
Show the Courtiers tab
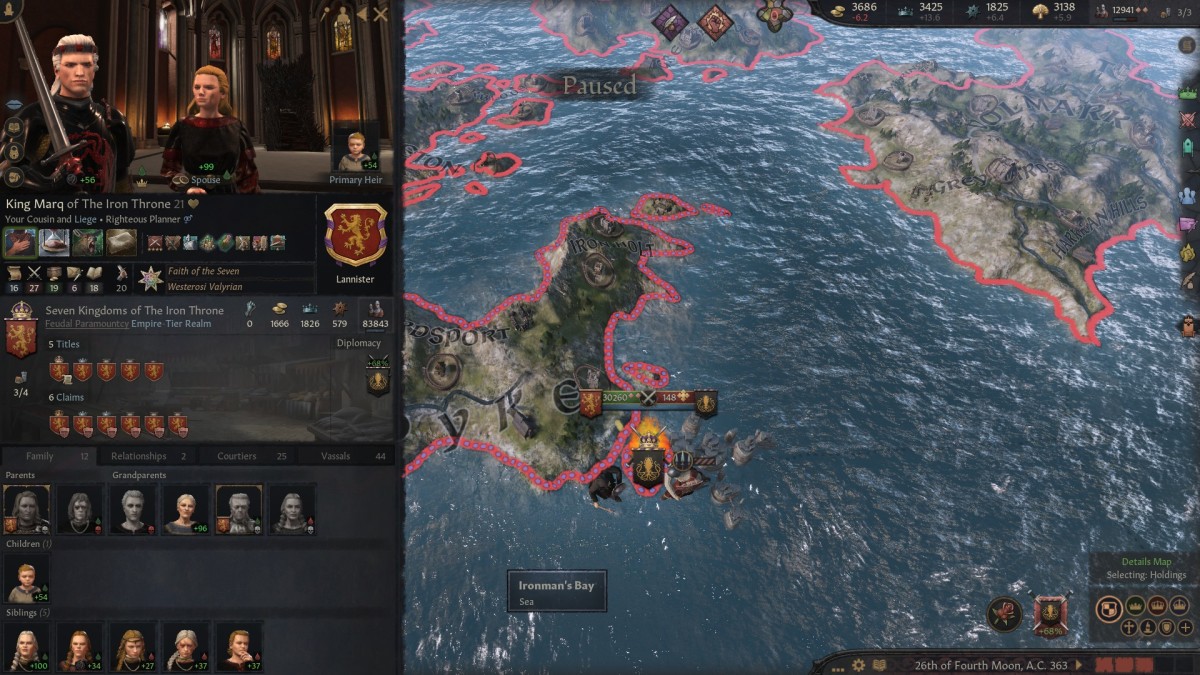(x=237, y=456)
